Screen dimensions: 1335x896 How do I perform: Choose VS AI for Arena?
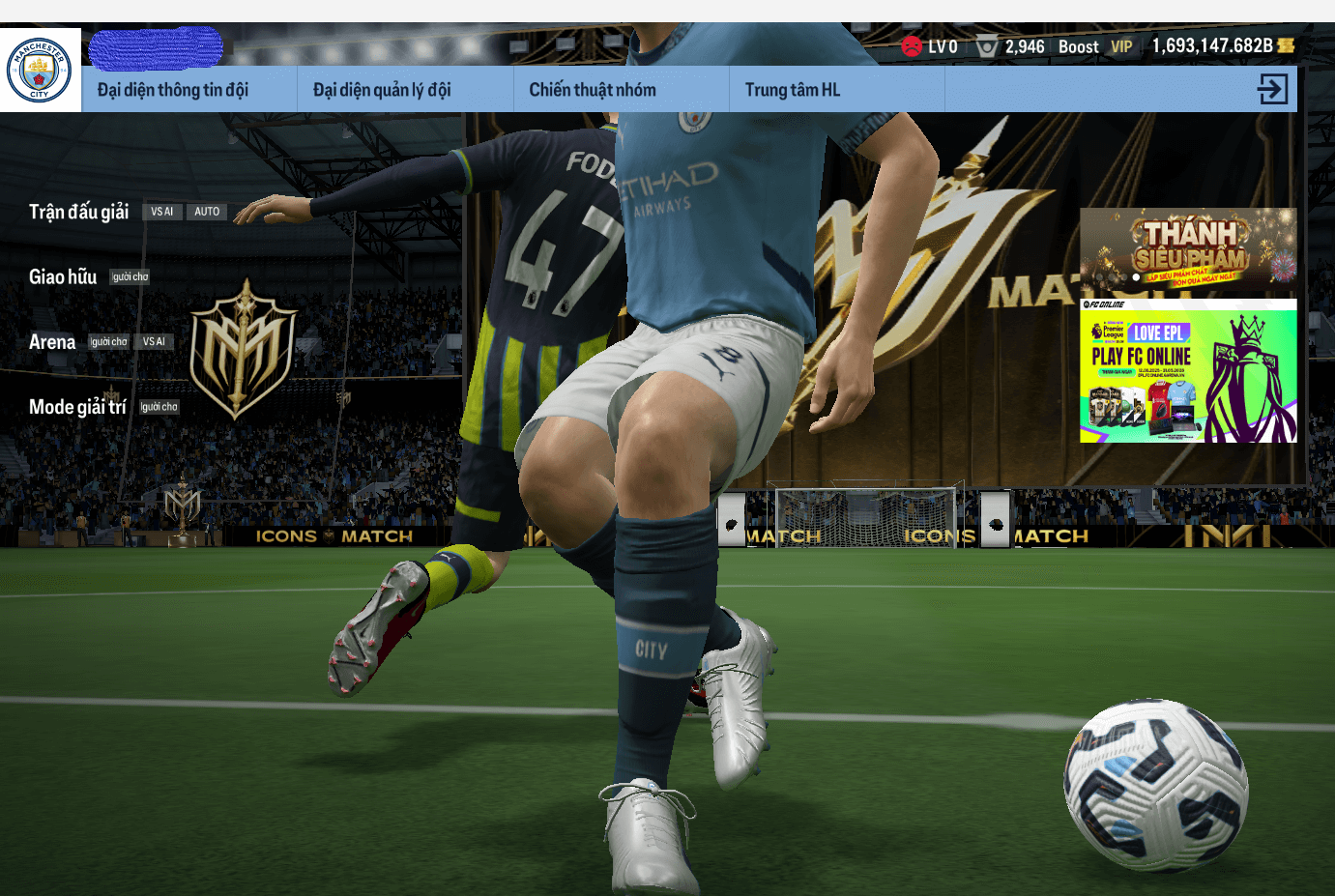154,342
